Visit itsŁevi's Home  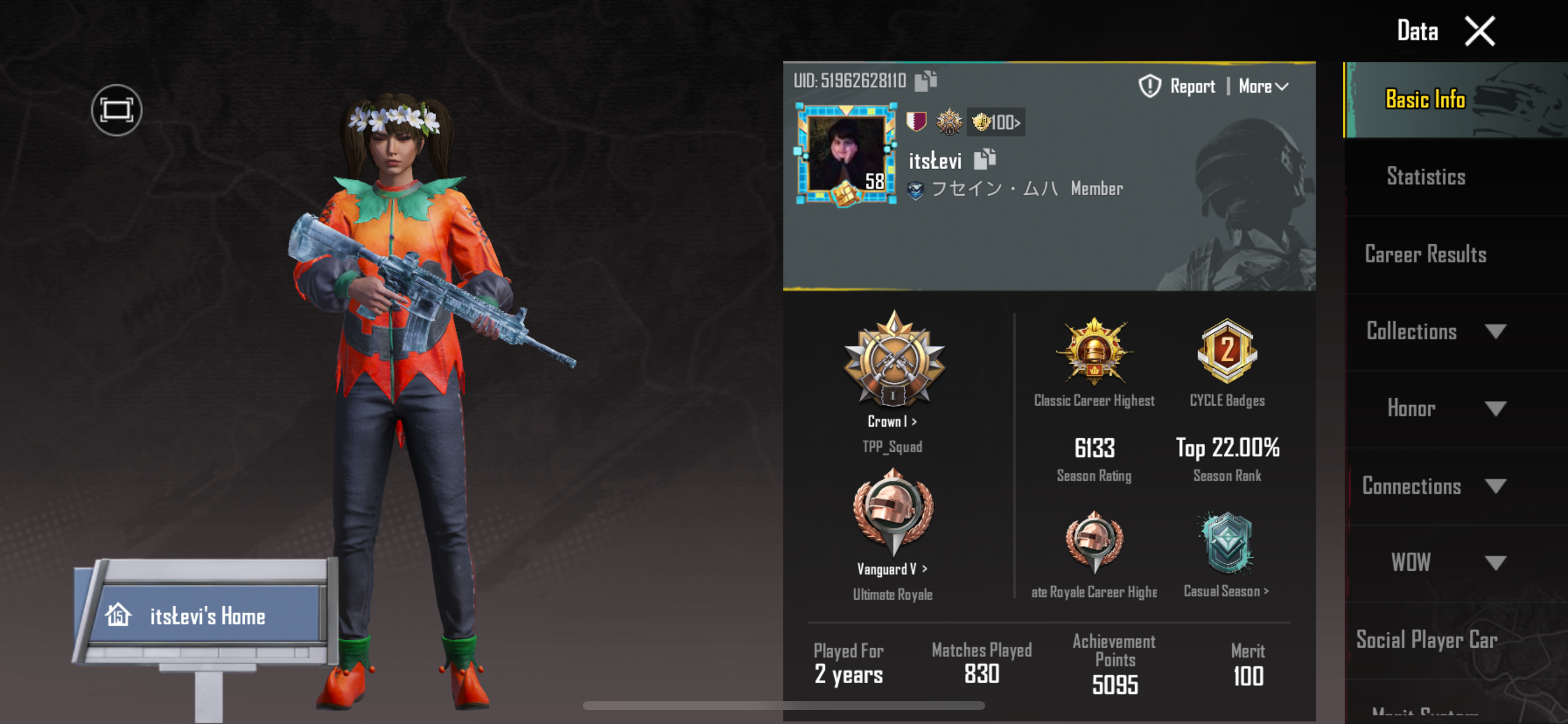[x=206, y=616]
